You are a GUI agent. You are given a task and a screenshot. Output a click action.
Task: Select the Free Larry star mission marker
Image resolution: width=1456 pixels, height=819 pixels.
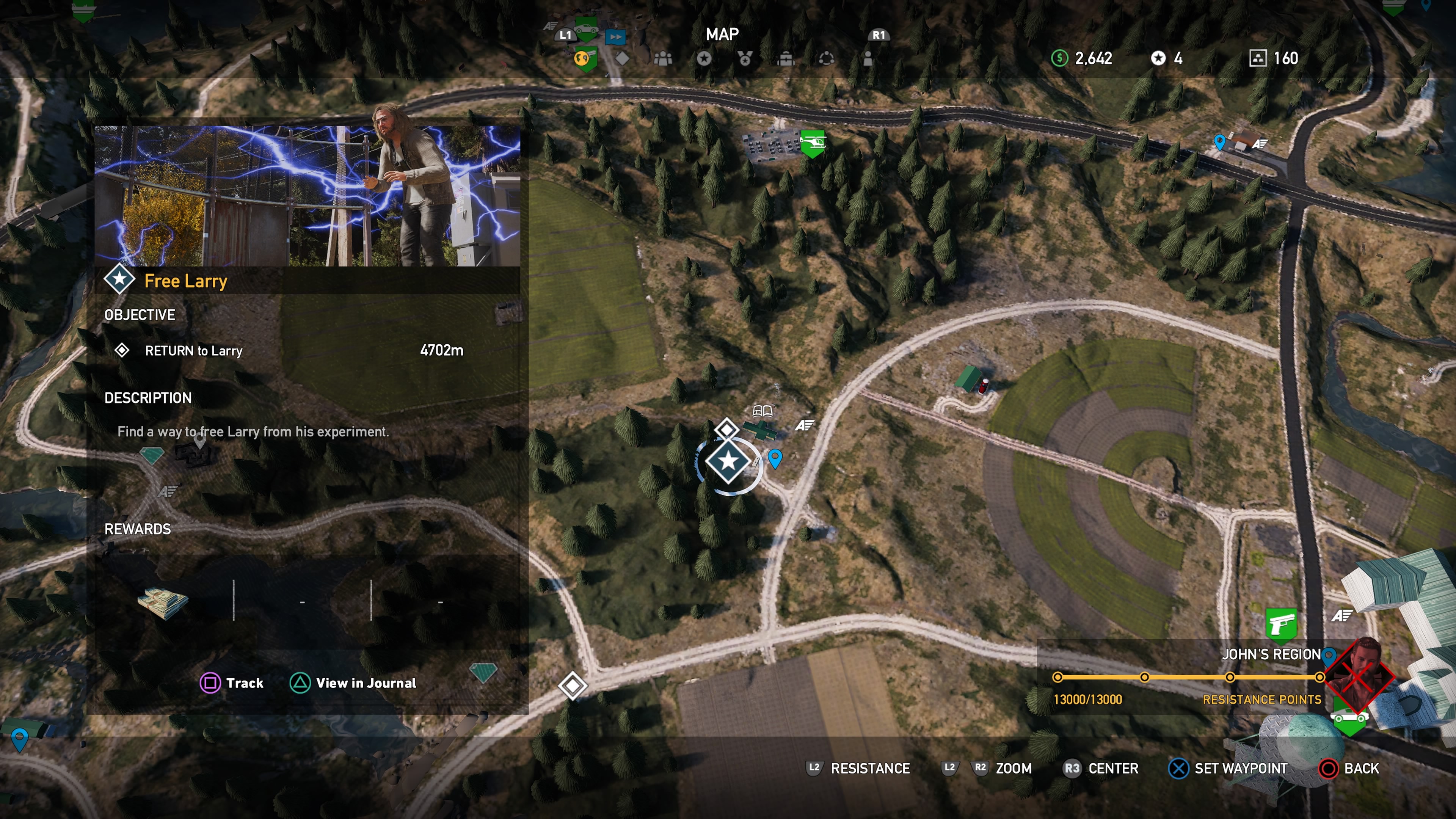728,461
